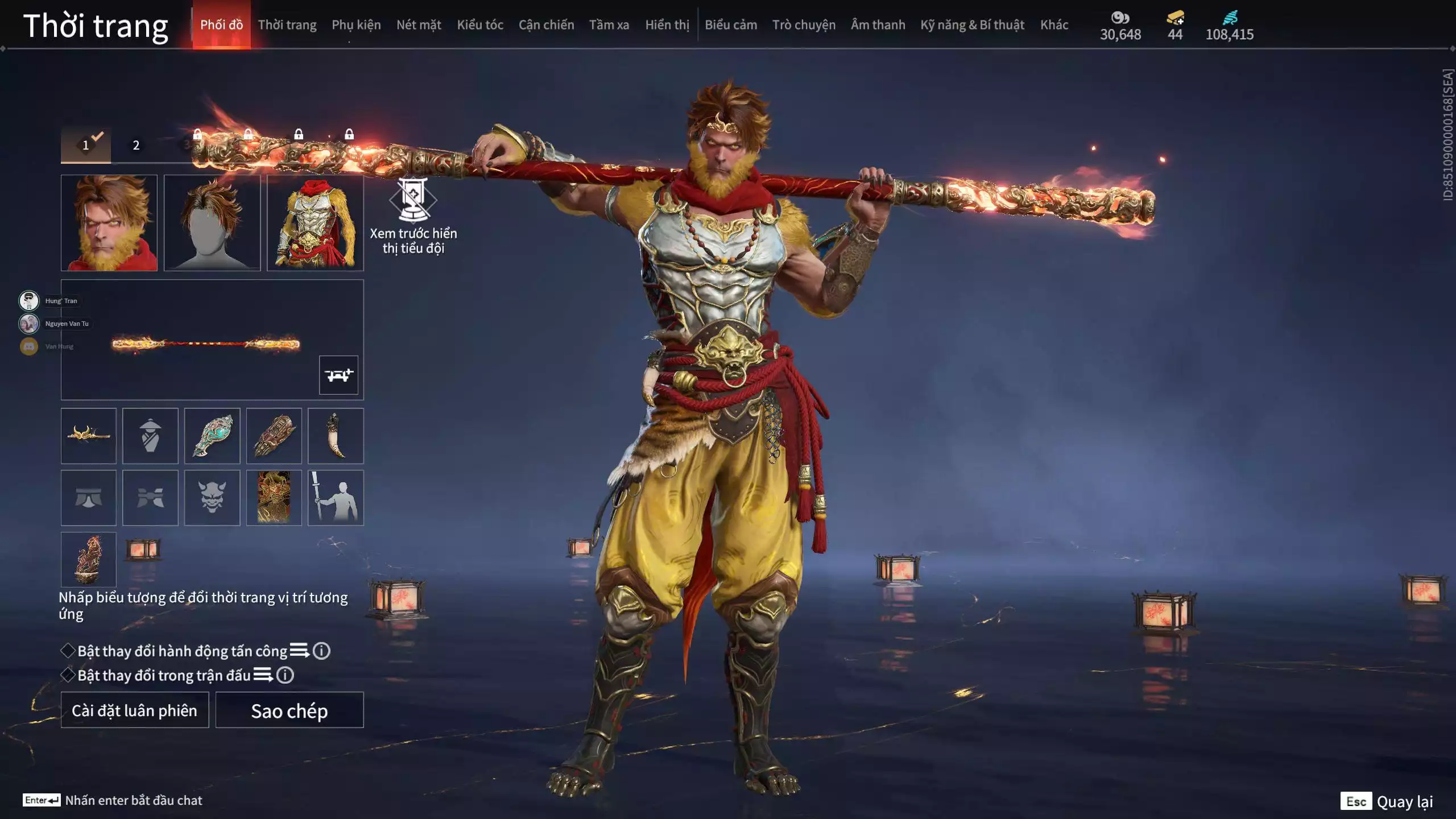Toggle Bật thay đổi hành động tấn công
Screen dimensions: 1456x819
pos(68,651)
